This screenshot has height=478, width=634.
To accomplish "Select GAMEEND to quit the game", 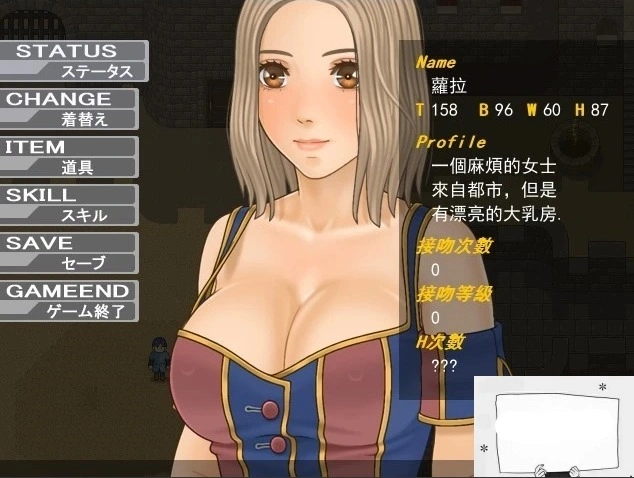I will (x=68, y=300).
